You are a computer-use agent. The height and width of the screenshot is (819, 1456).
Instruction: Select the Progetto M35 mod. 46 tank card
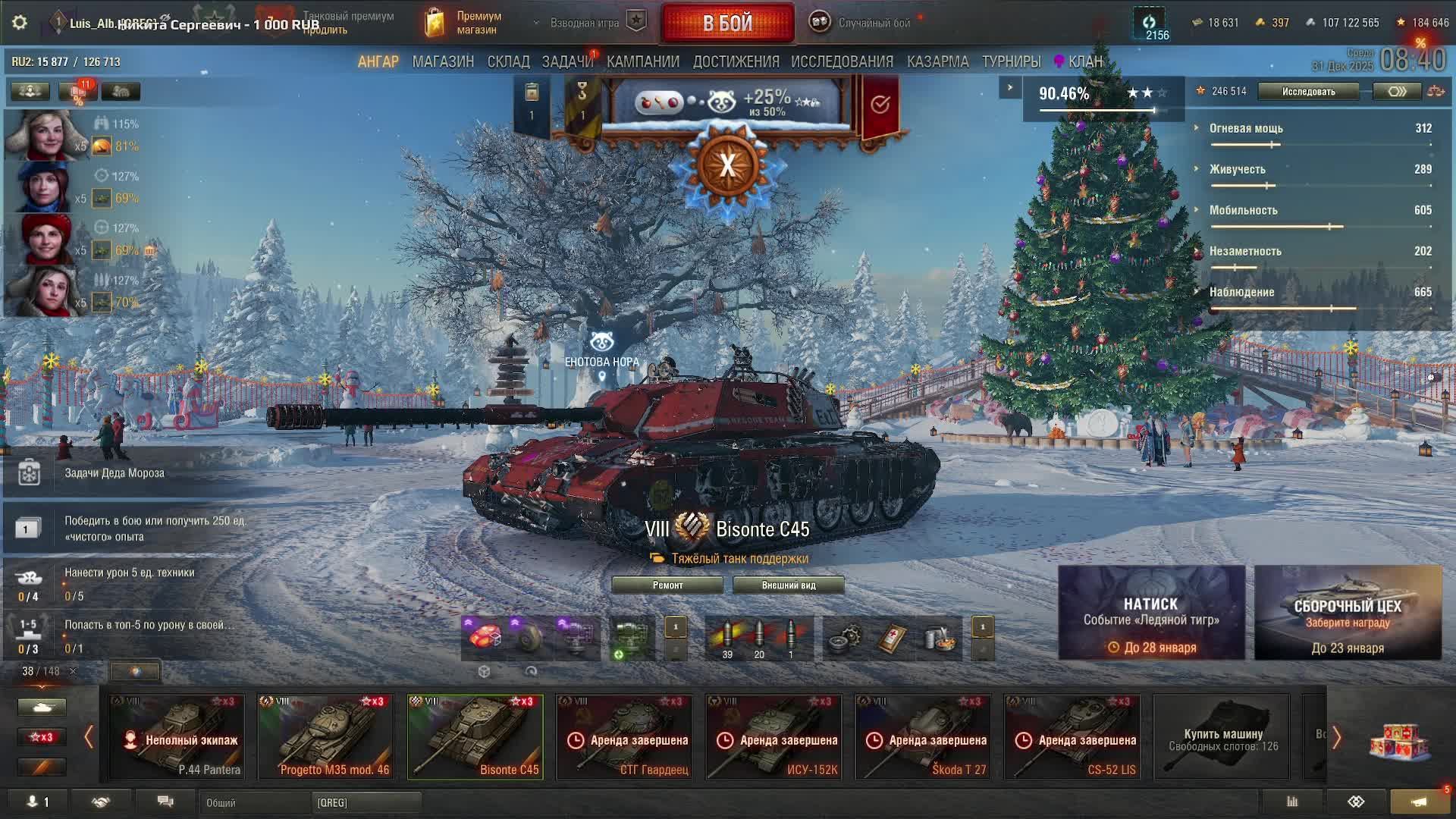[326, 737]
